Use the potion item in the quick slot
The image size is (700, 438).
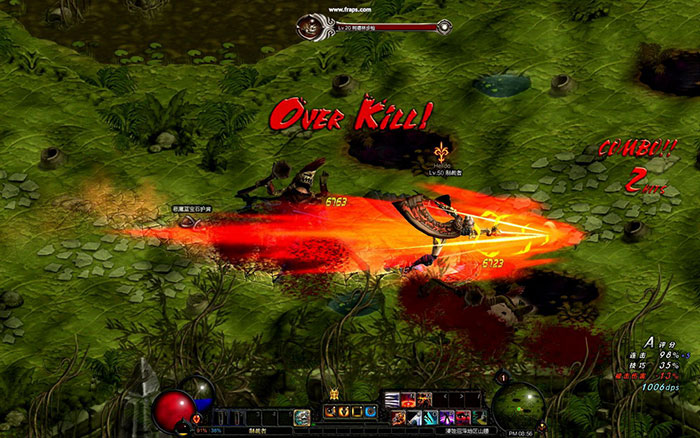[x=302, y=416]
